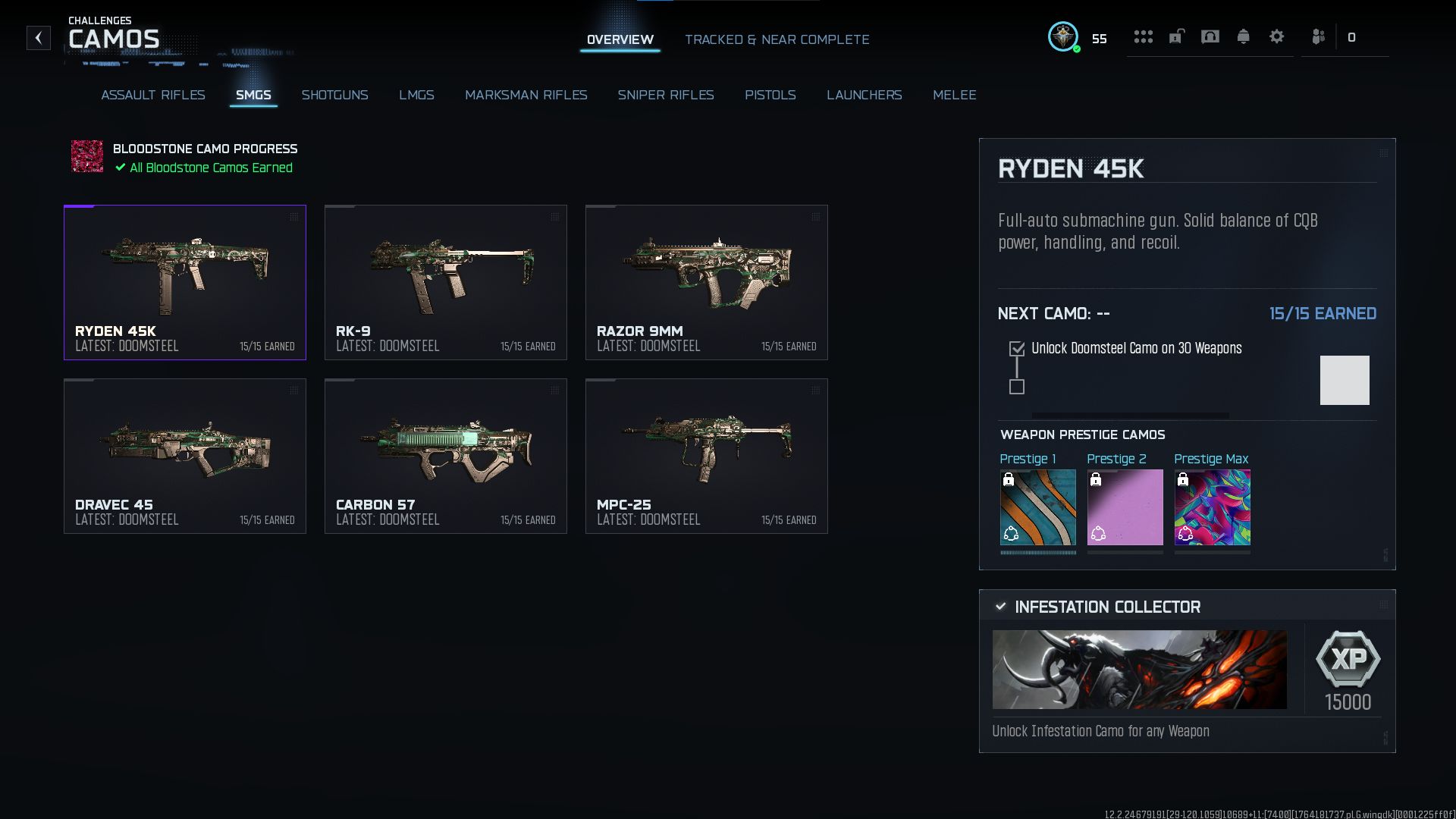
Task: Switch to the Tracked & Near Complete tab
Action: click(777, 39)
